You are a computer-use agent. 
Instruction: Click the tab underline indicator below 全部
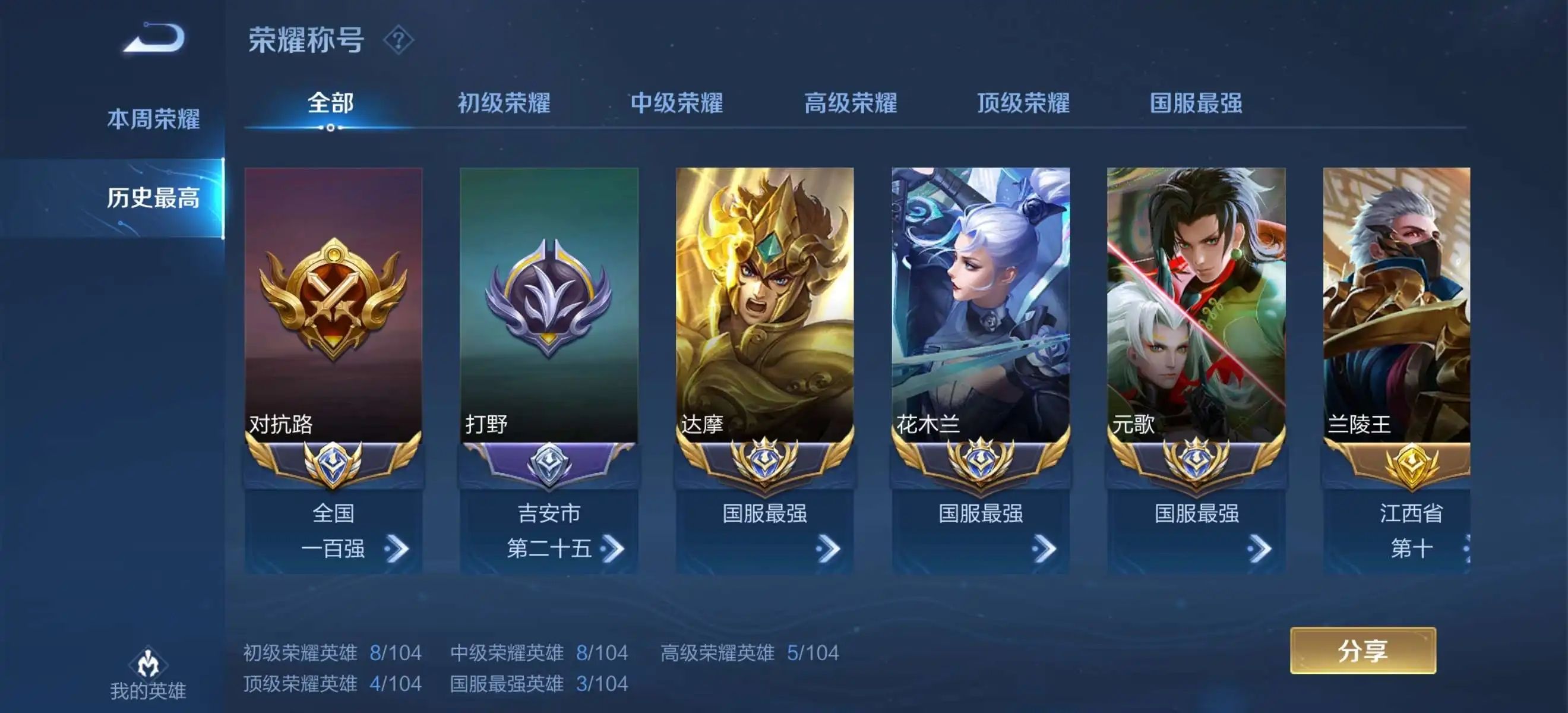[330, 128]
